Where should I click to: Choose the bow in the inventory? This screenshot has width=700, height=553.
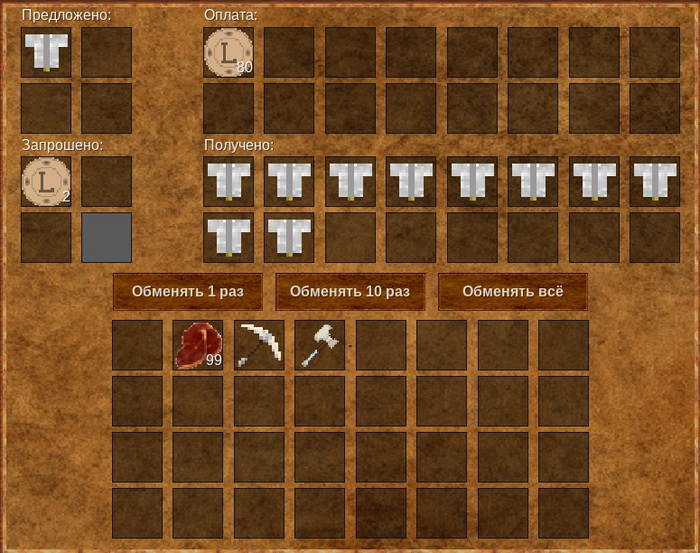(259, 345)
